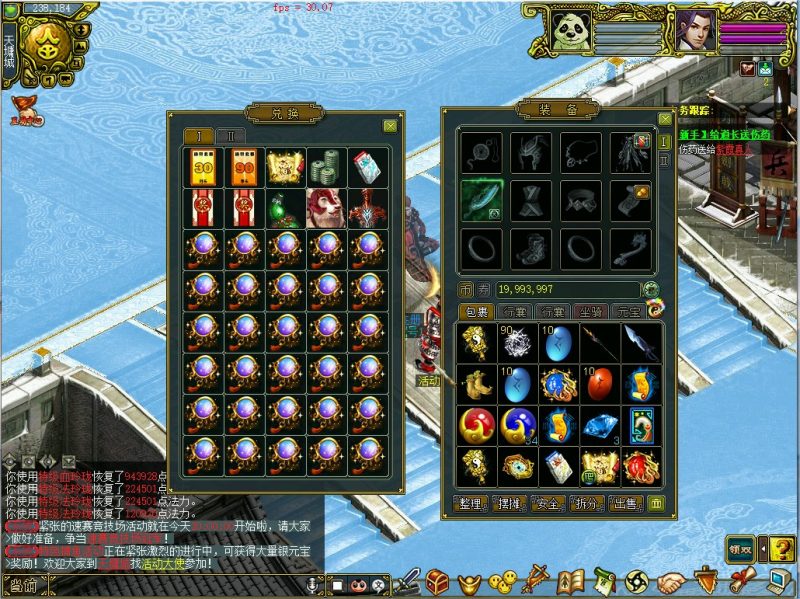800x599 pixels.
Task: Close the 兑换 exchange window
Action: [390, 126]
